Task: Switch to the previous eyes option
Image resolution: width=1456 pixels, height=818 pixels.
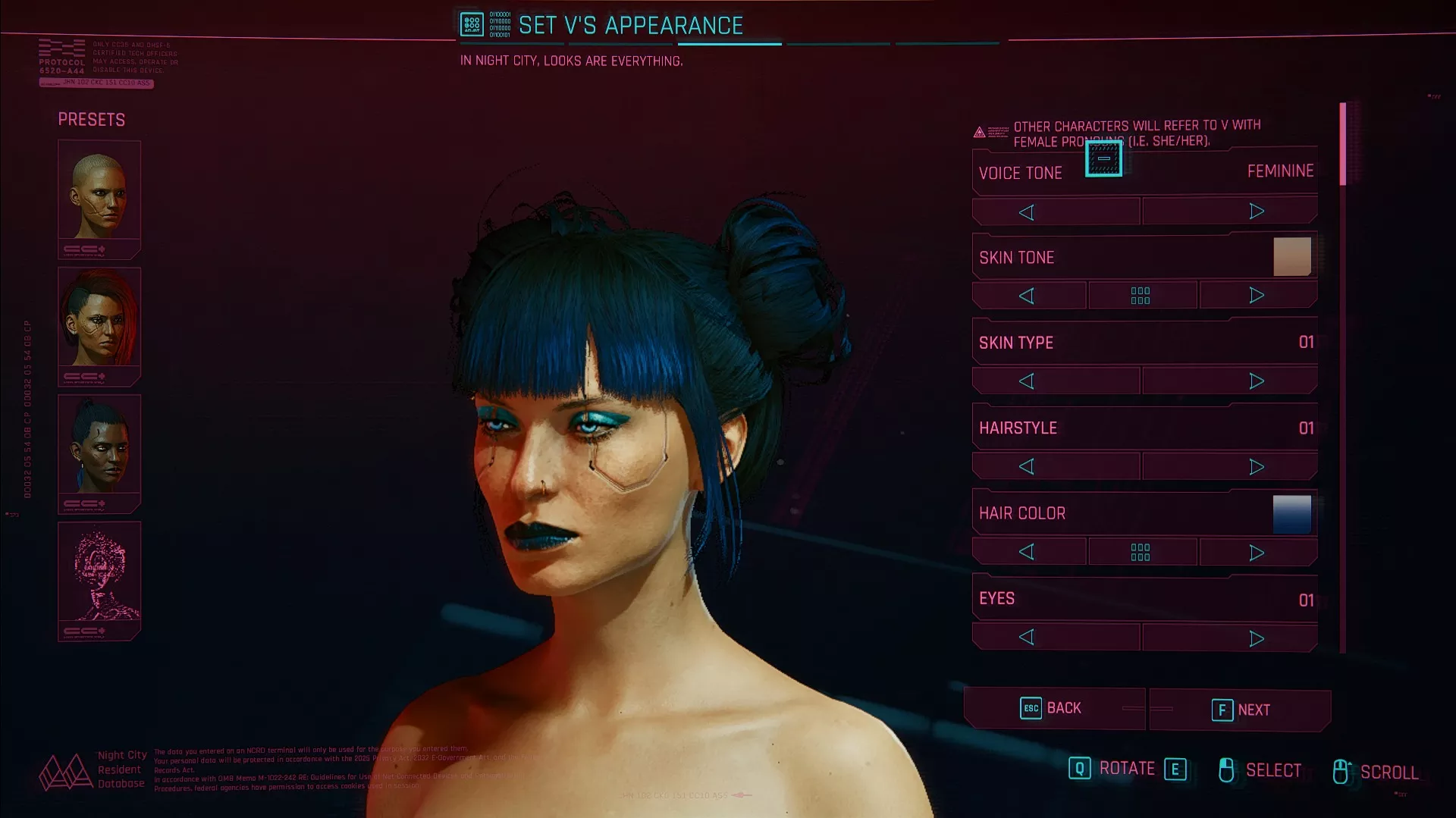Action: click(x=1027, y=638)
